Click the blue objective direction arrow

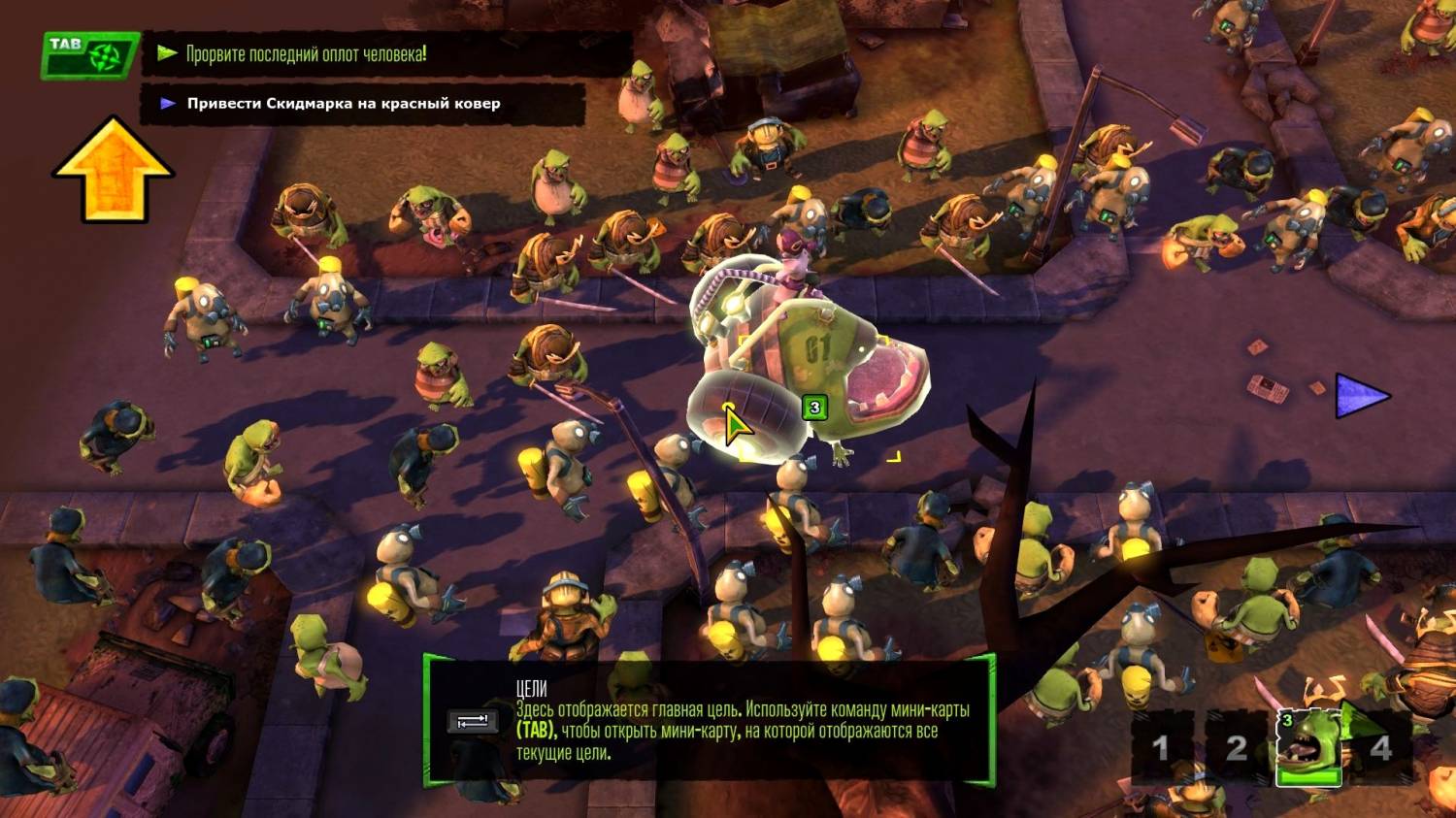pyautogui.click(x=1361, y=396)
